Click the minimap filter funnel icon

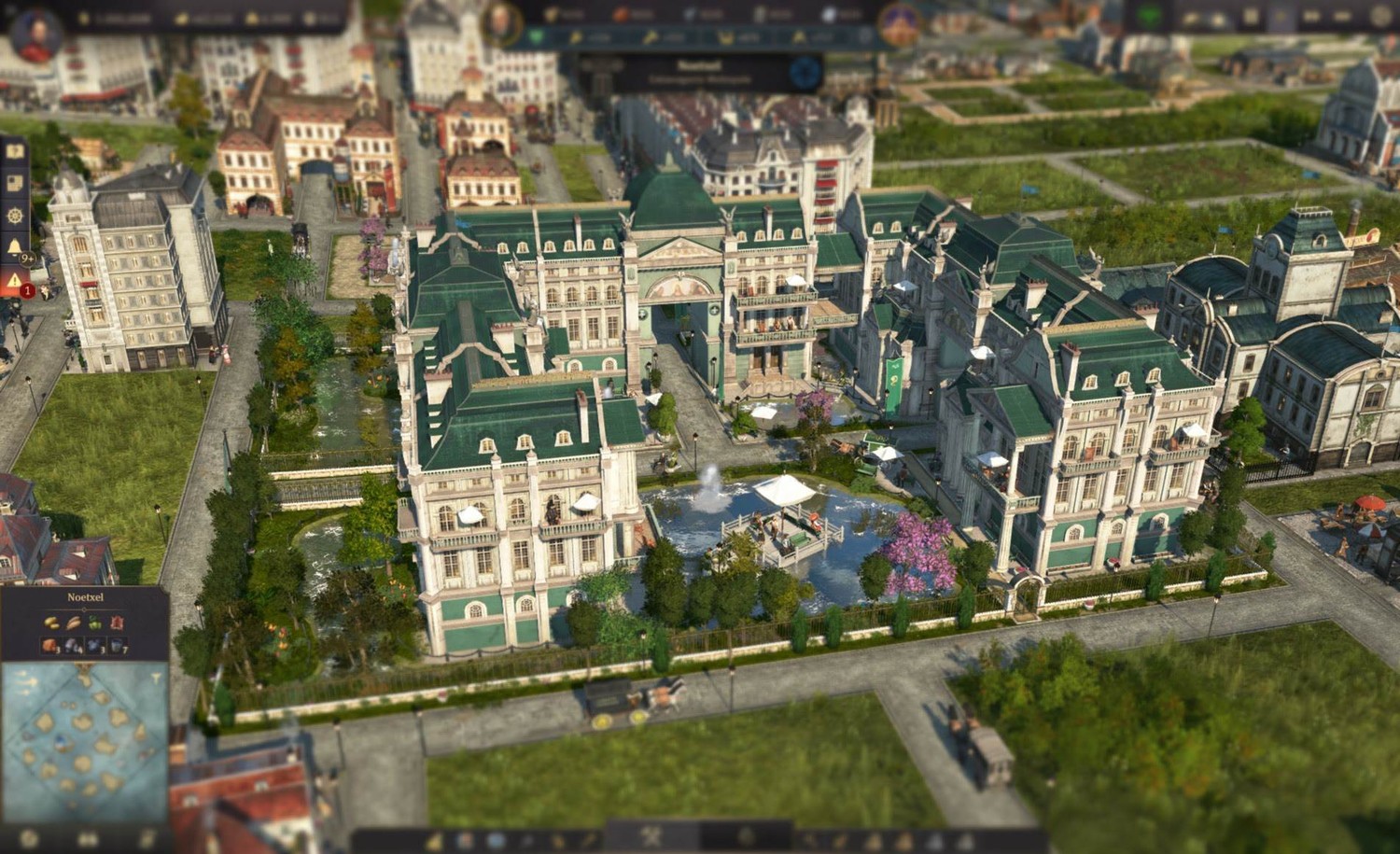[x=156, y=680]
